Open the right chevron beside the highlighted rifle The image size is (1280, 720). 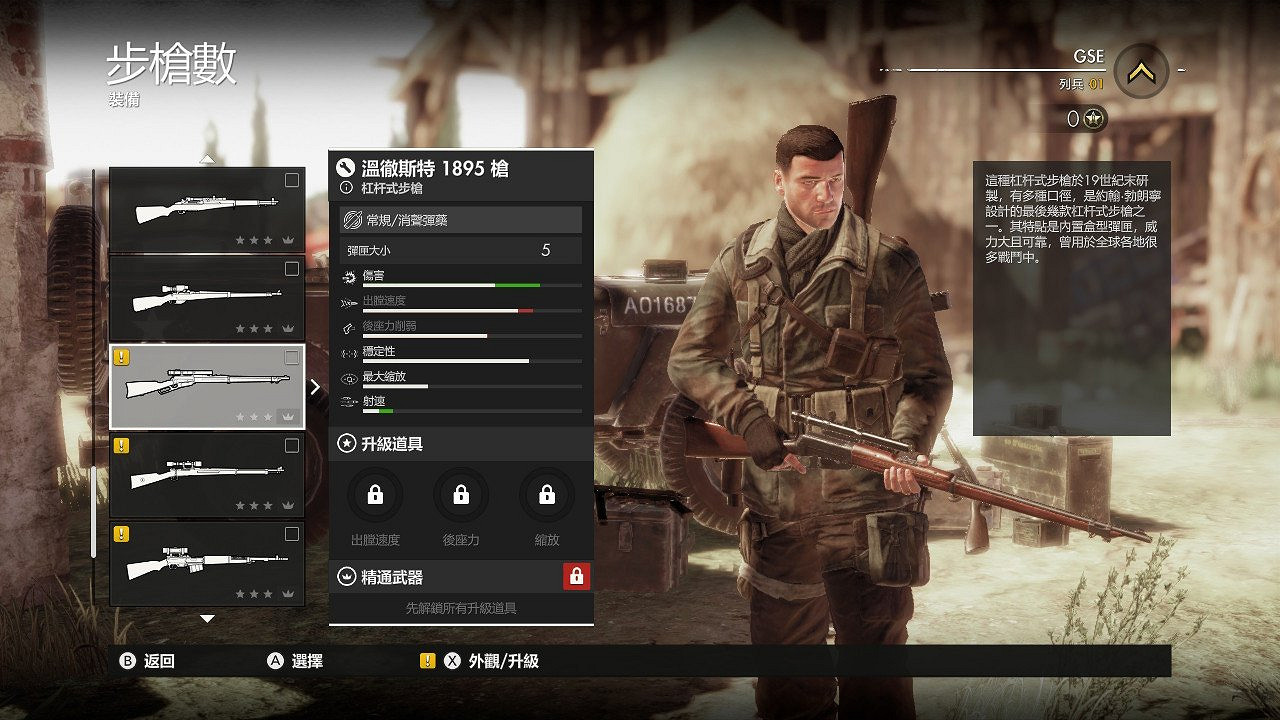[316, 387]
